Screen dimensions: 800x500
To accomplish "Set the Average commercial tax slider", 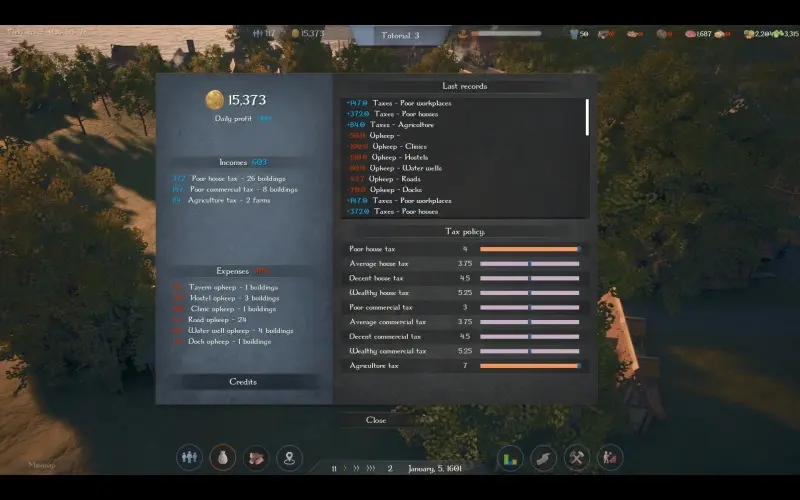I will click(529, 322).
